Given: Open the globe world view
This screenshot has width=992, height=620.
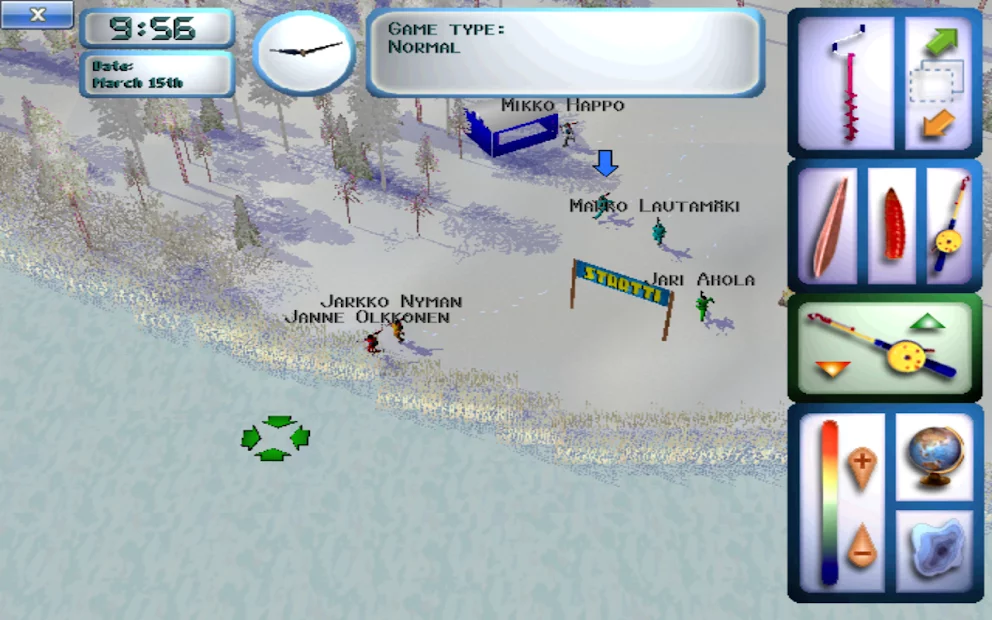Looking at the screenshot, I should 934,457.
